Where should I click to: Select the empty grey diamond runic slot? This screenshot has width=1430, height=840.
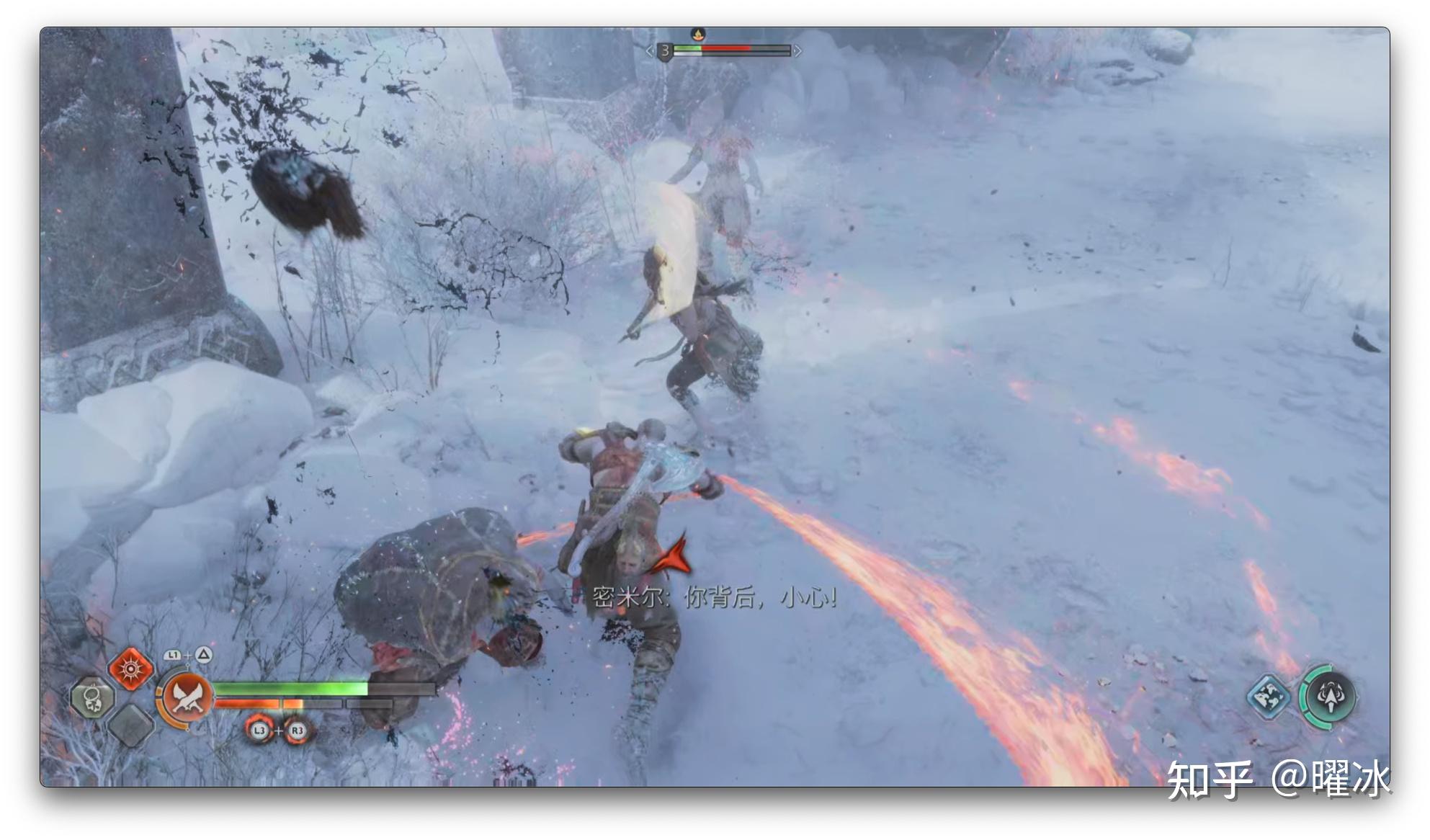(x=130, y=724)
